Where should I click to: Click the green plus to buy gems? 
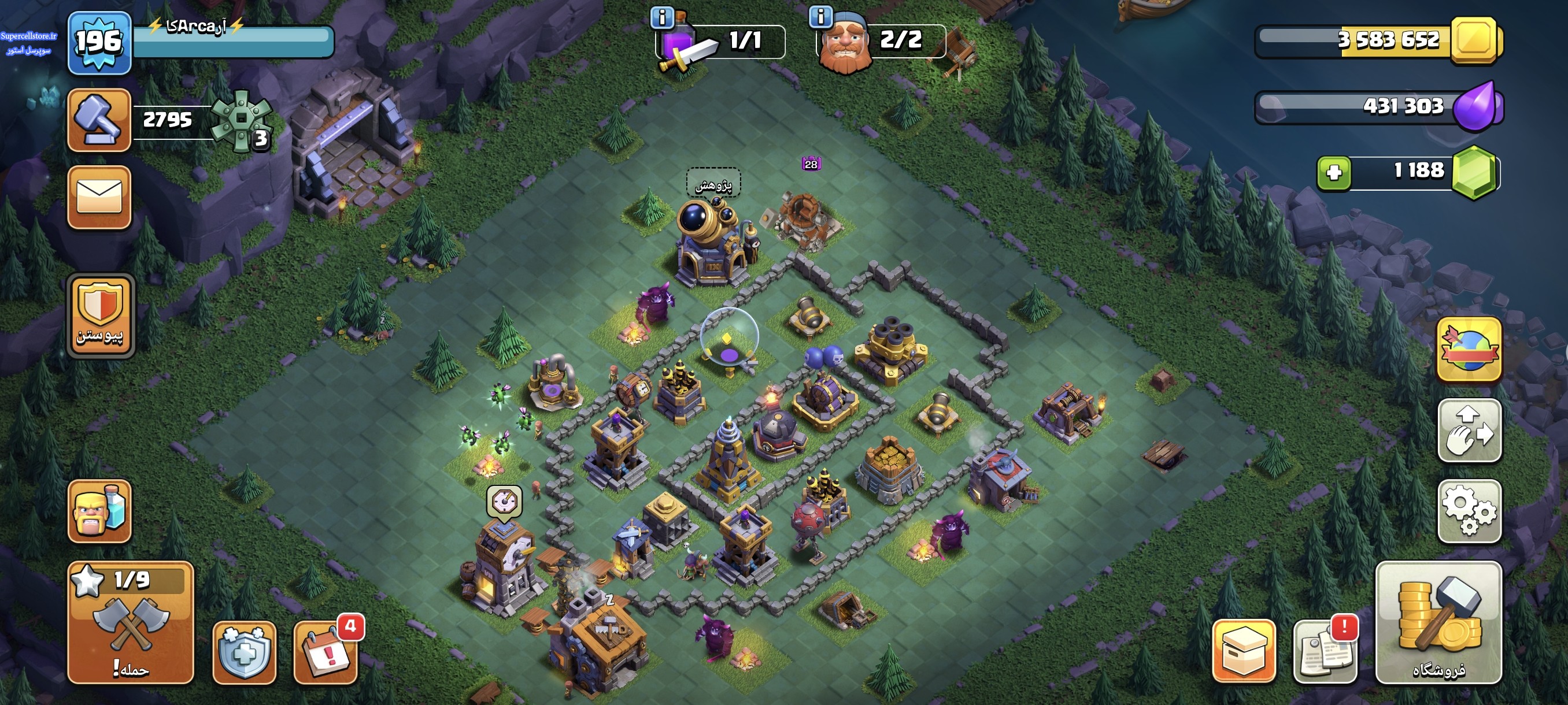(1334, 173)
